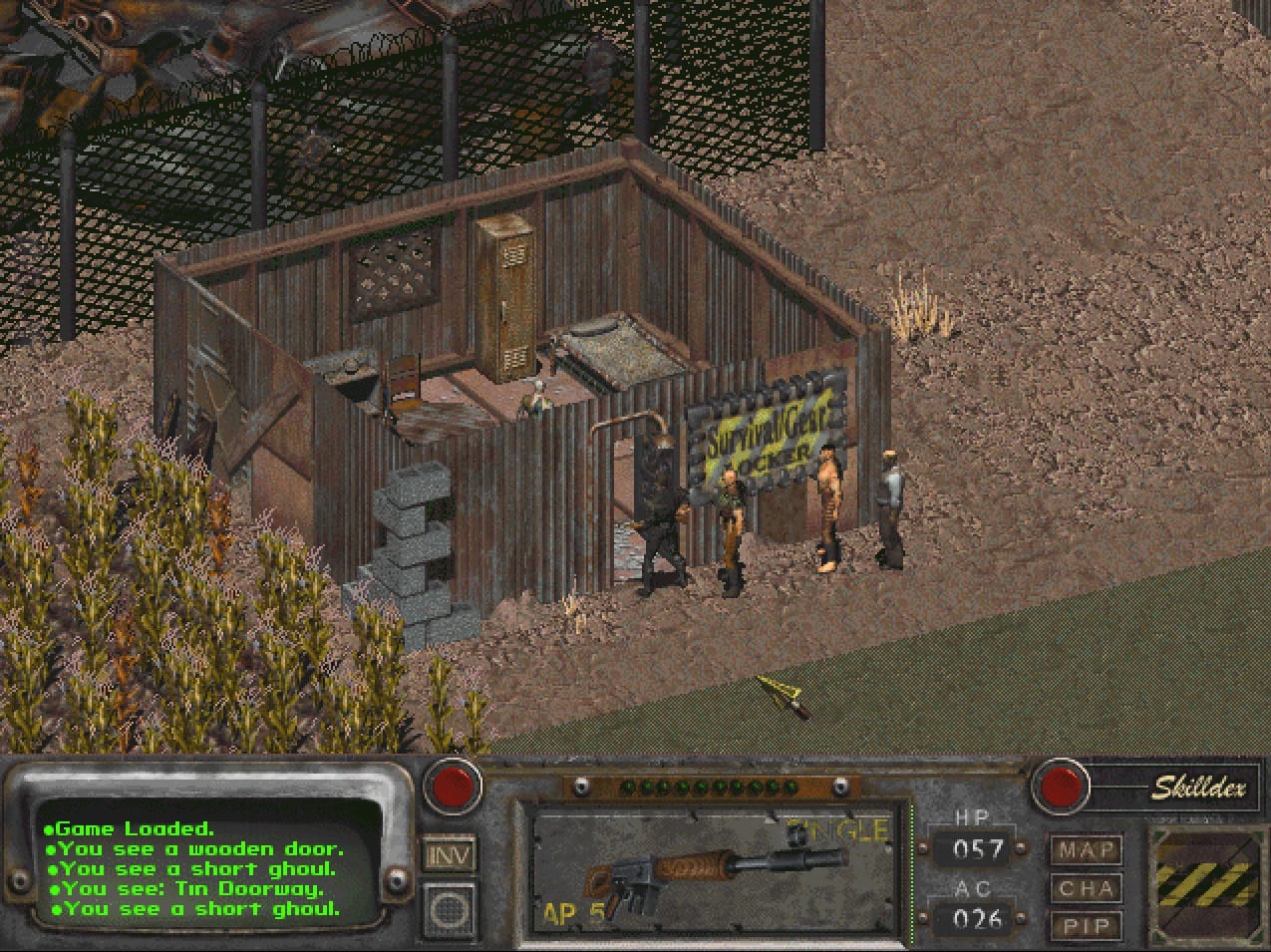Screen dimensions: 1271x952
Task: Open the Pip-Boy with PIP button
Action: tap(1086, 925)
